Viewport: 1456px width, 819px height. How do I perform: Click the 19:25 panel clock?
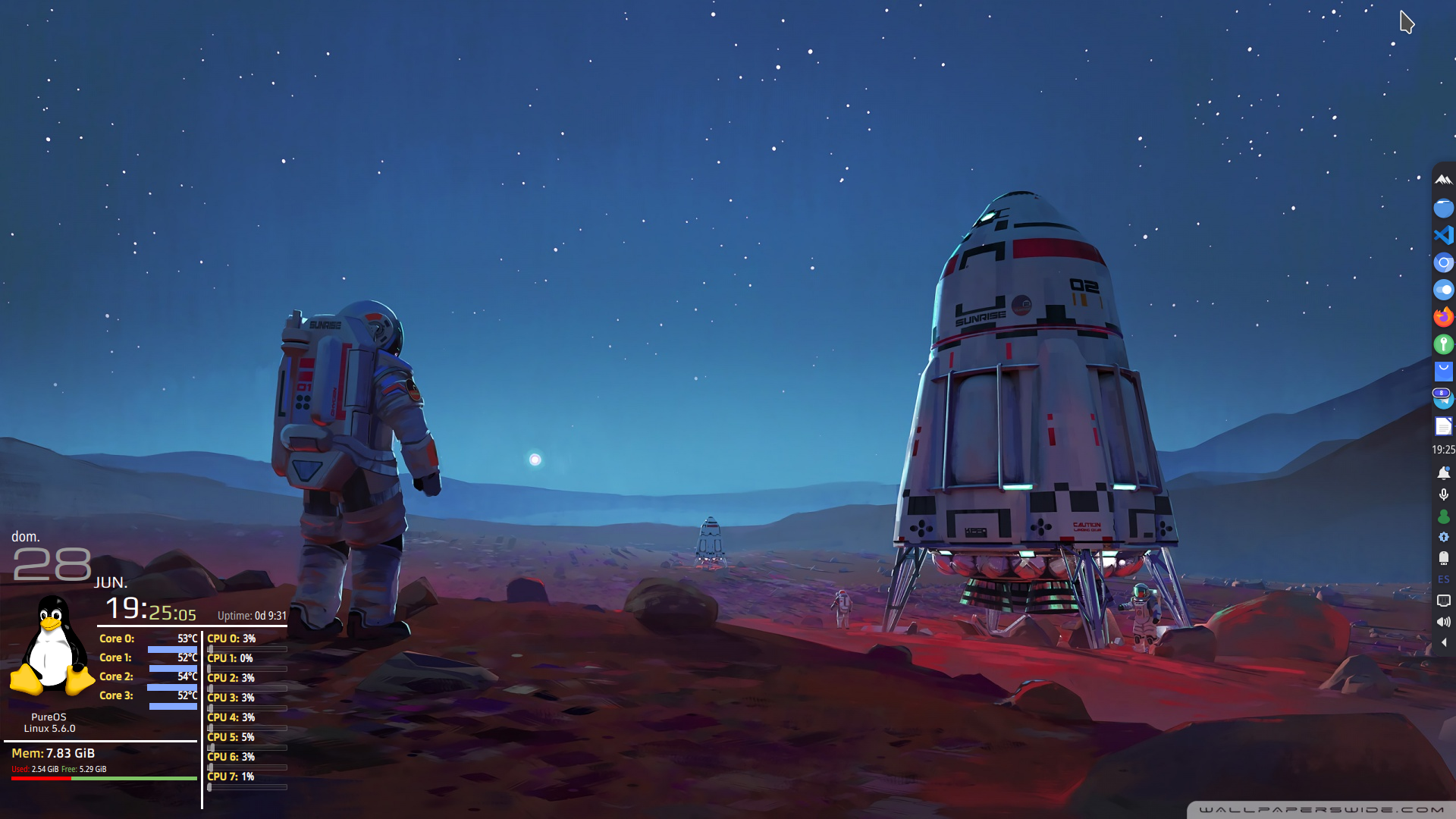pyautogui.click(x=1443, y=450)
